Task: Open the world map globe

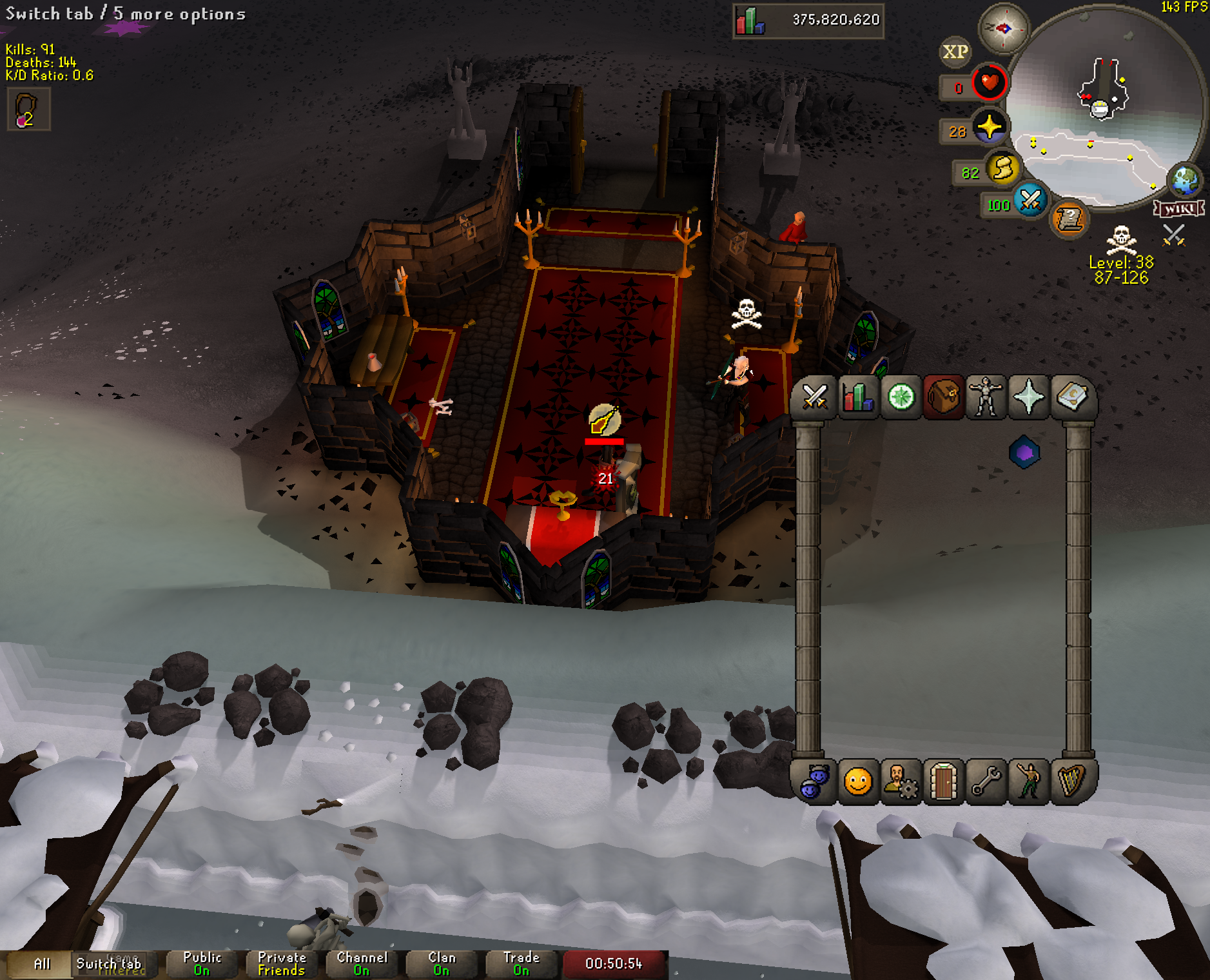Action: [1186, 181]
